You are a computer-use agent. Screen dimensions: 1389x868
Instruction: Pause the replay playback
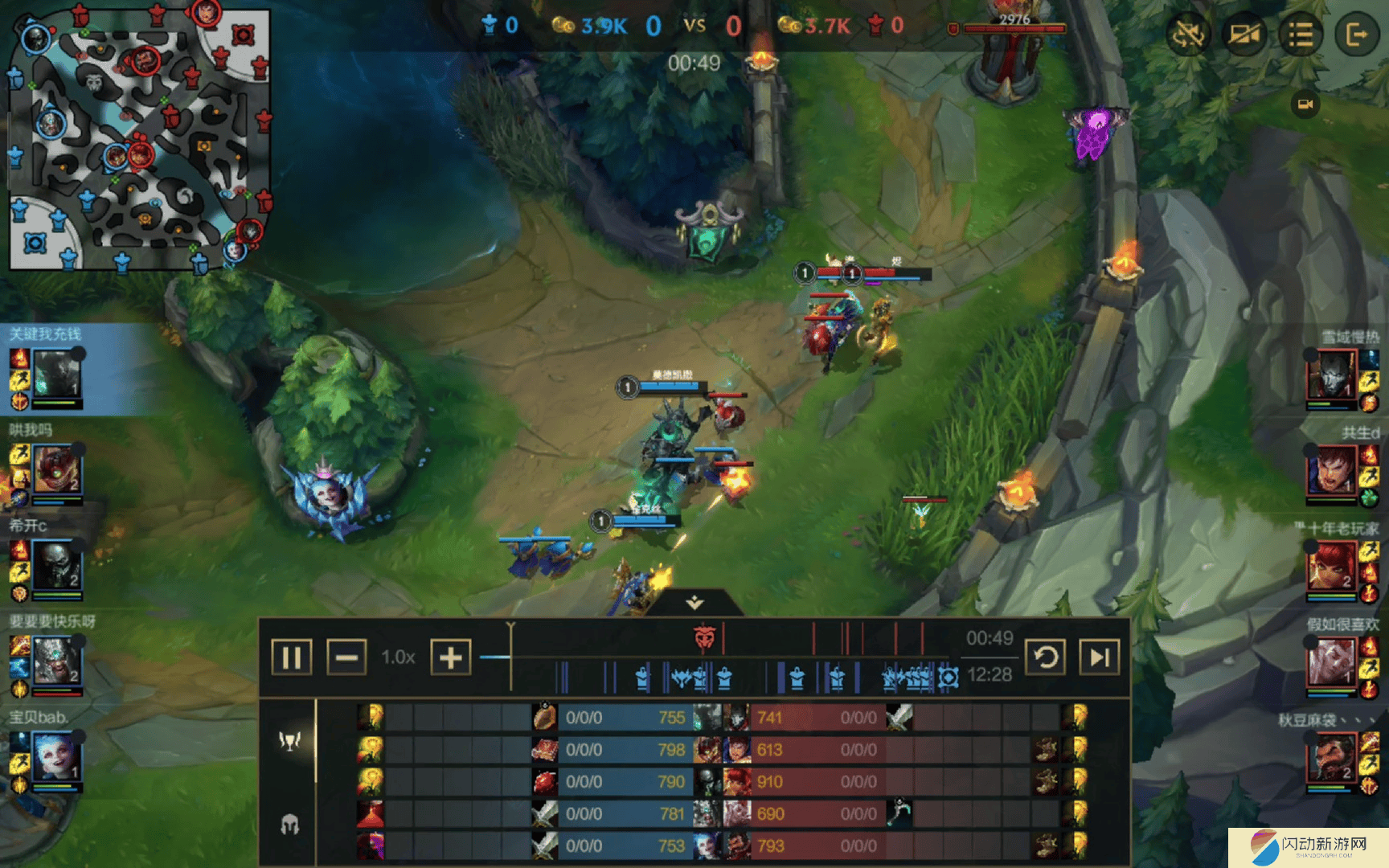pos(291,657)
